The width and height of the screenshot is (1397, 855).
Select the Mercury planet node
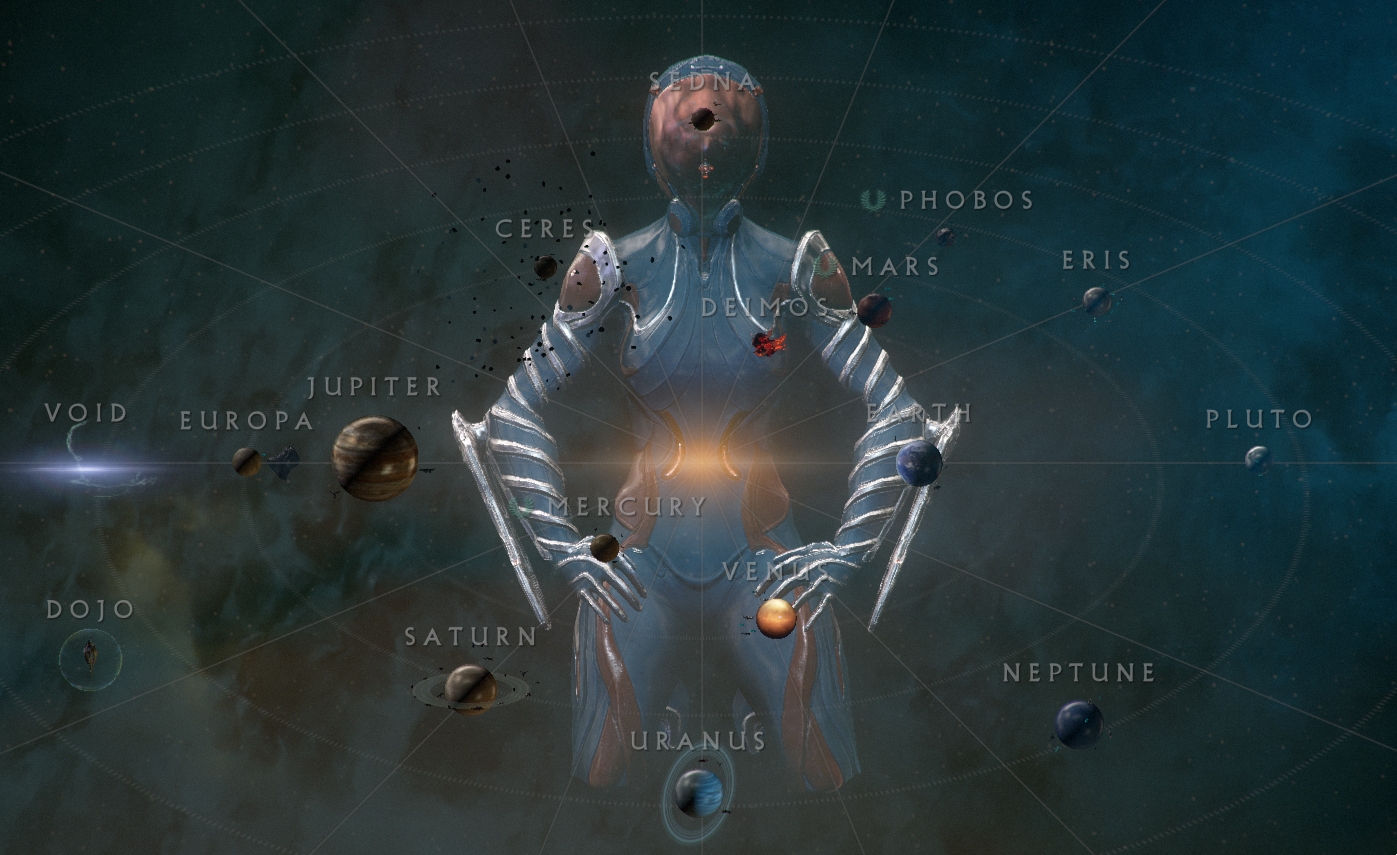pos(604,548)
